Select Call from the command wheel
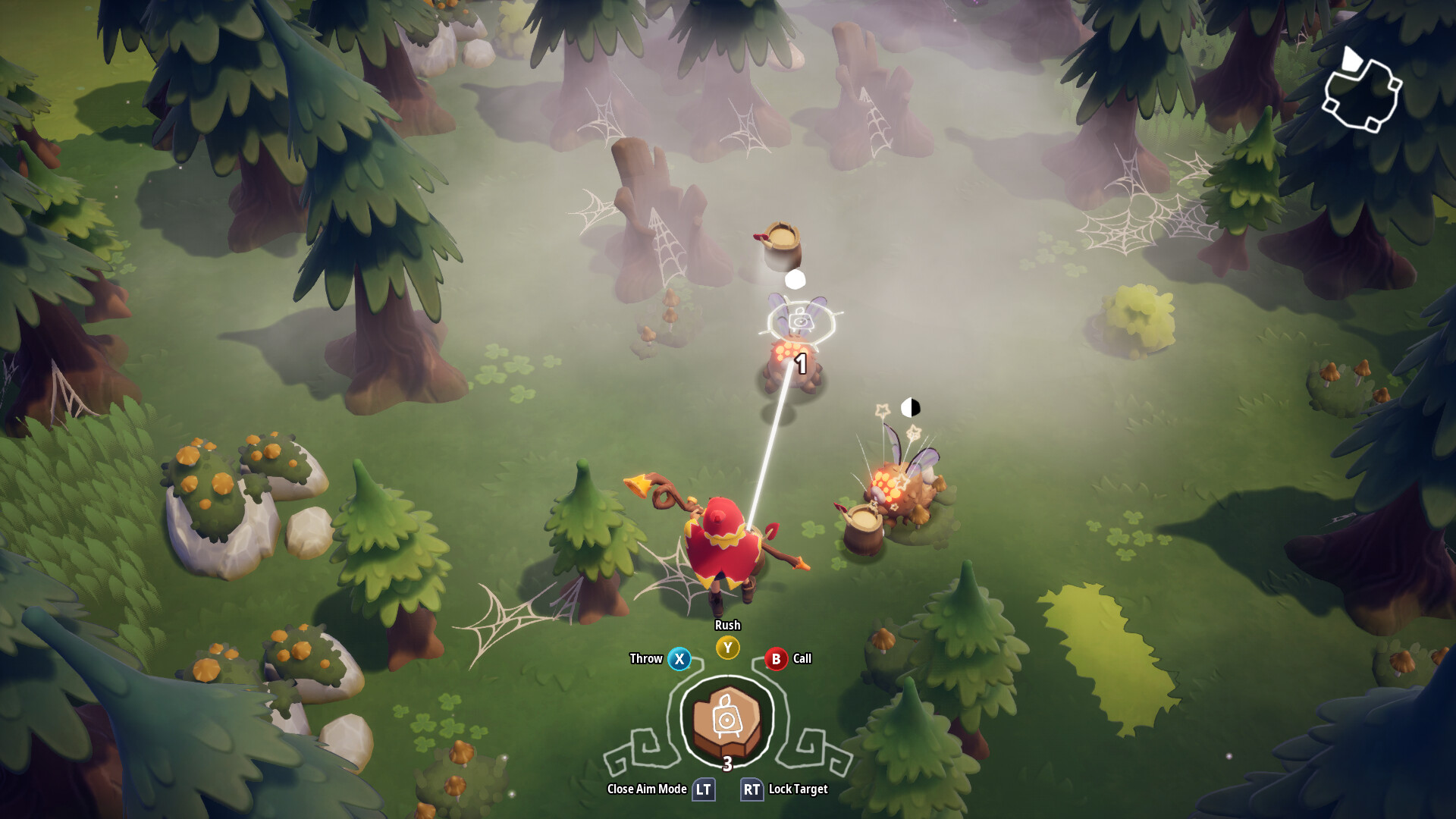The width and height of the screenshot is (1456, 819). [x=775, y=659]
